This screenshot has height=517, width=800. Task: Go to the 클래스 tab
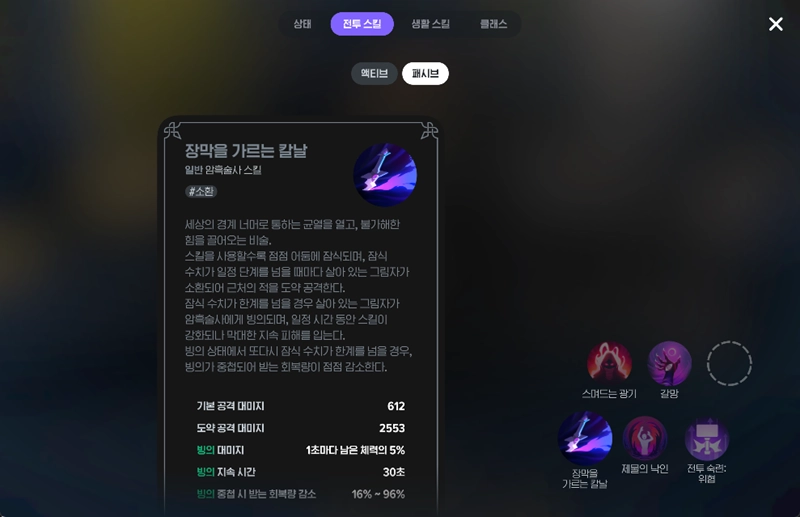click(x=493, y=24)
